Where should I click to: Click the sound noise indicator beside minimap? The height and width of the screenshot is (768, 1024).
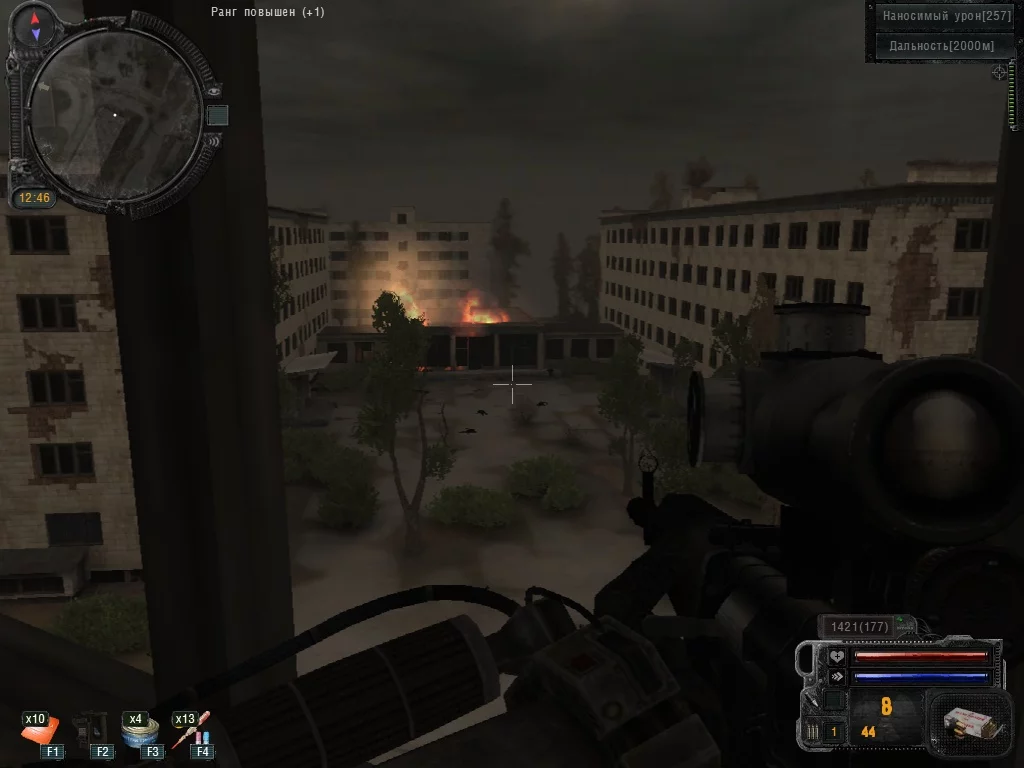tap(213, 142)
